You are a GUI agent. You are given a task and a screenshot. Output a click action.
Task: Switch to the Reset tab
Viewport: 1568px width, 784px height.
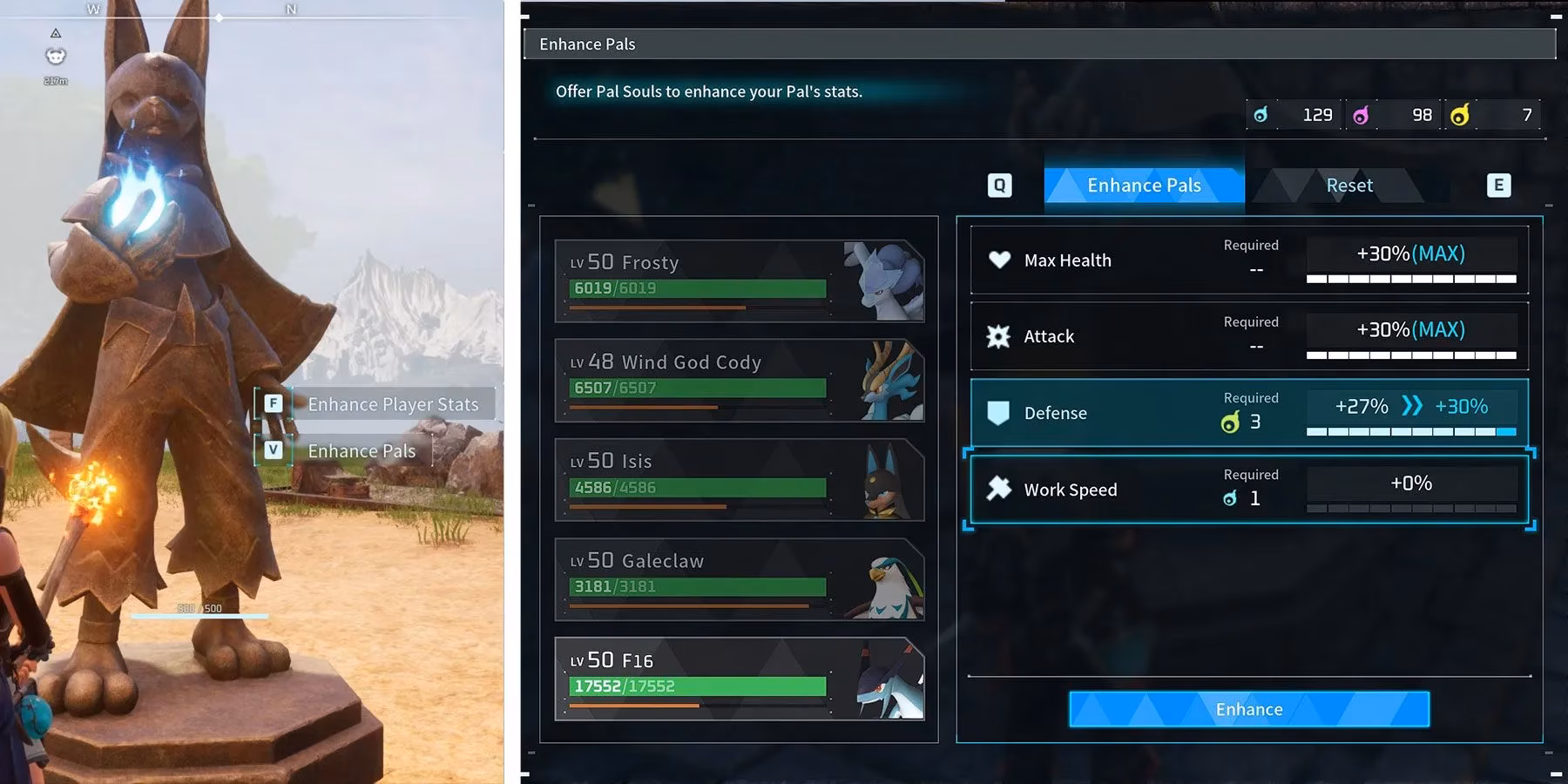tap(1348, 185)
